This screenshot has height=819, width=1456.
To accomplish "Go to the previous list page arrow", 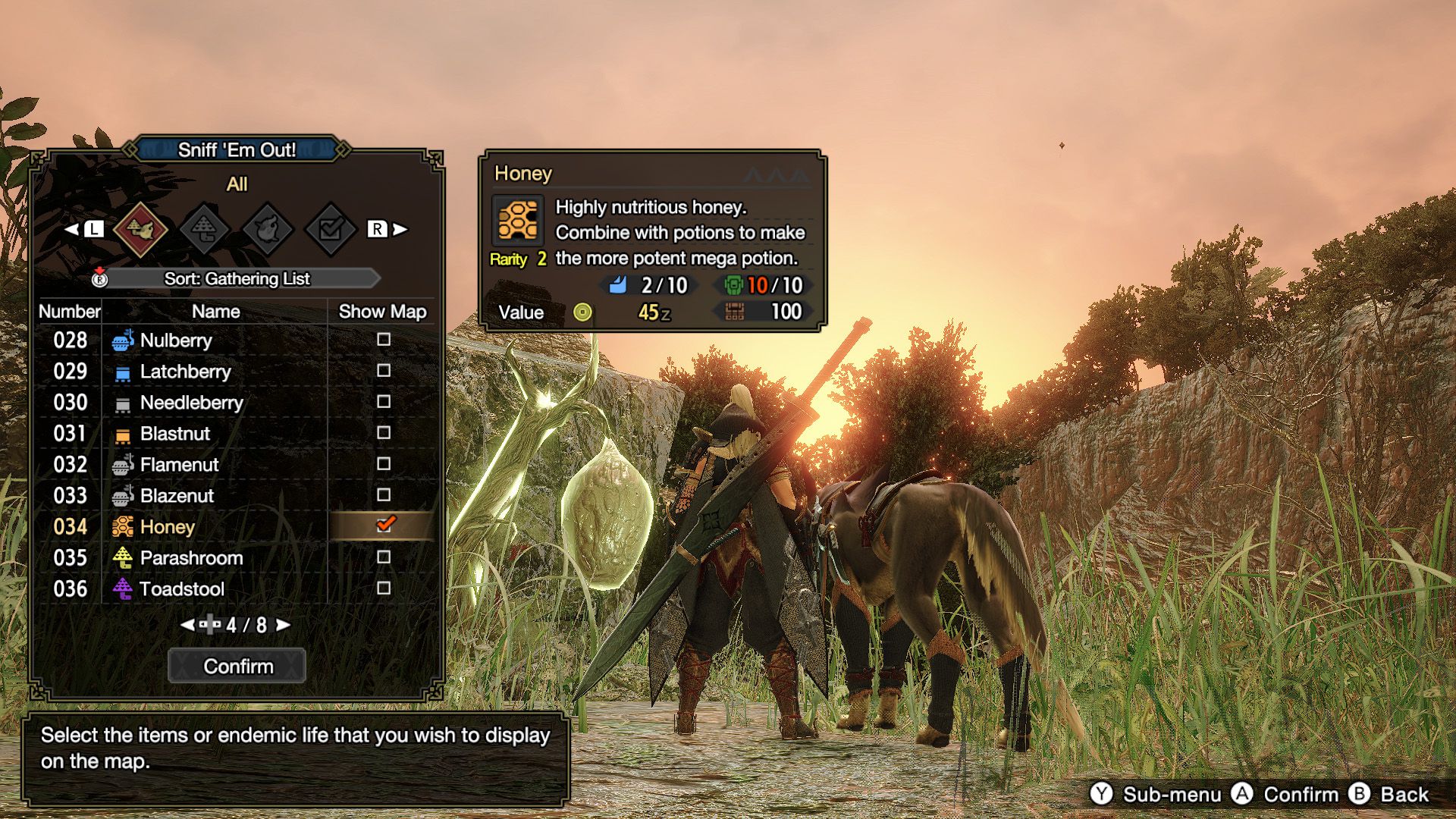I will pos(187,625).
